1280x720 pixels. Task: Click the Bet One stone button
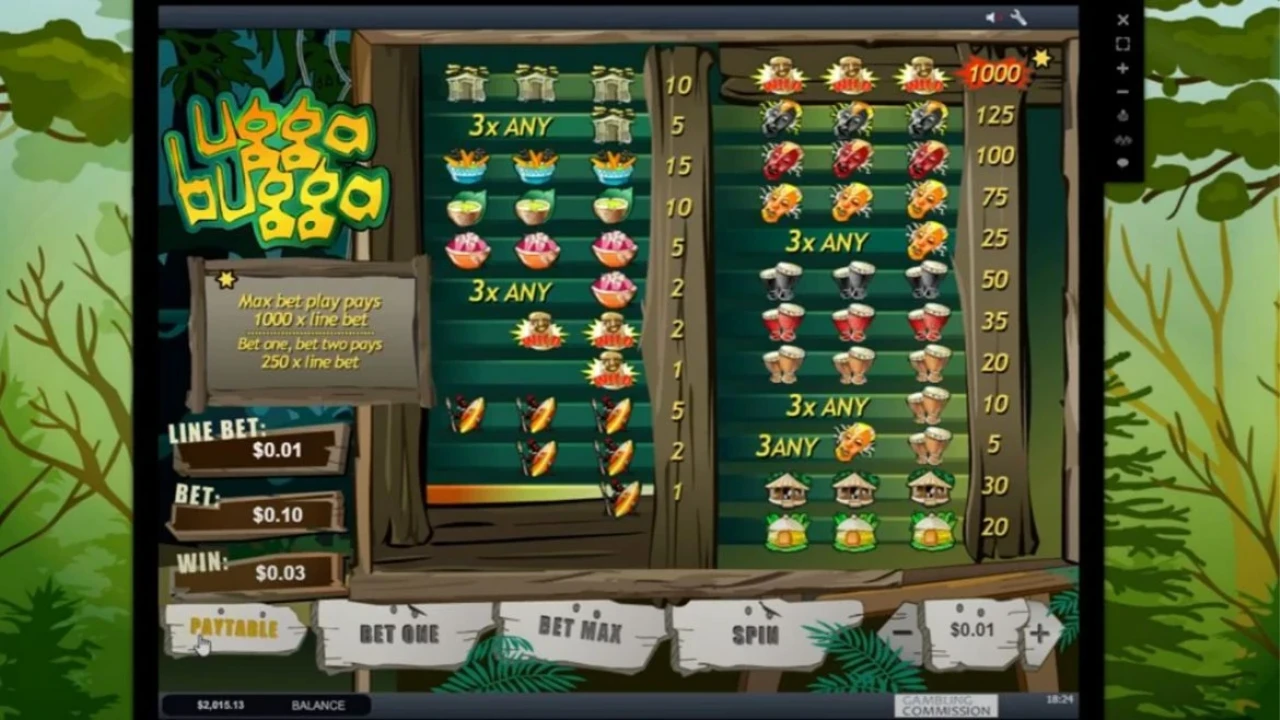pyautogui.click(x=399, y=633)
